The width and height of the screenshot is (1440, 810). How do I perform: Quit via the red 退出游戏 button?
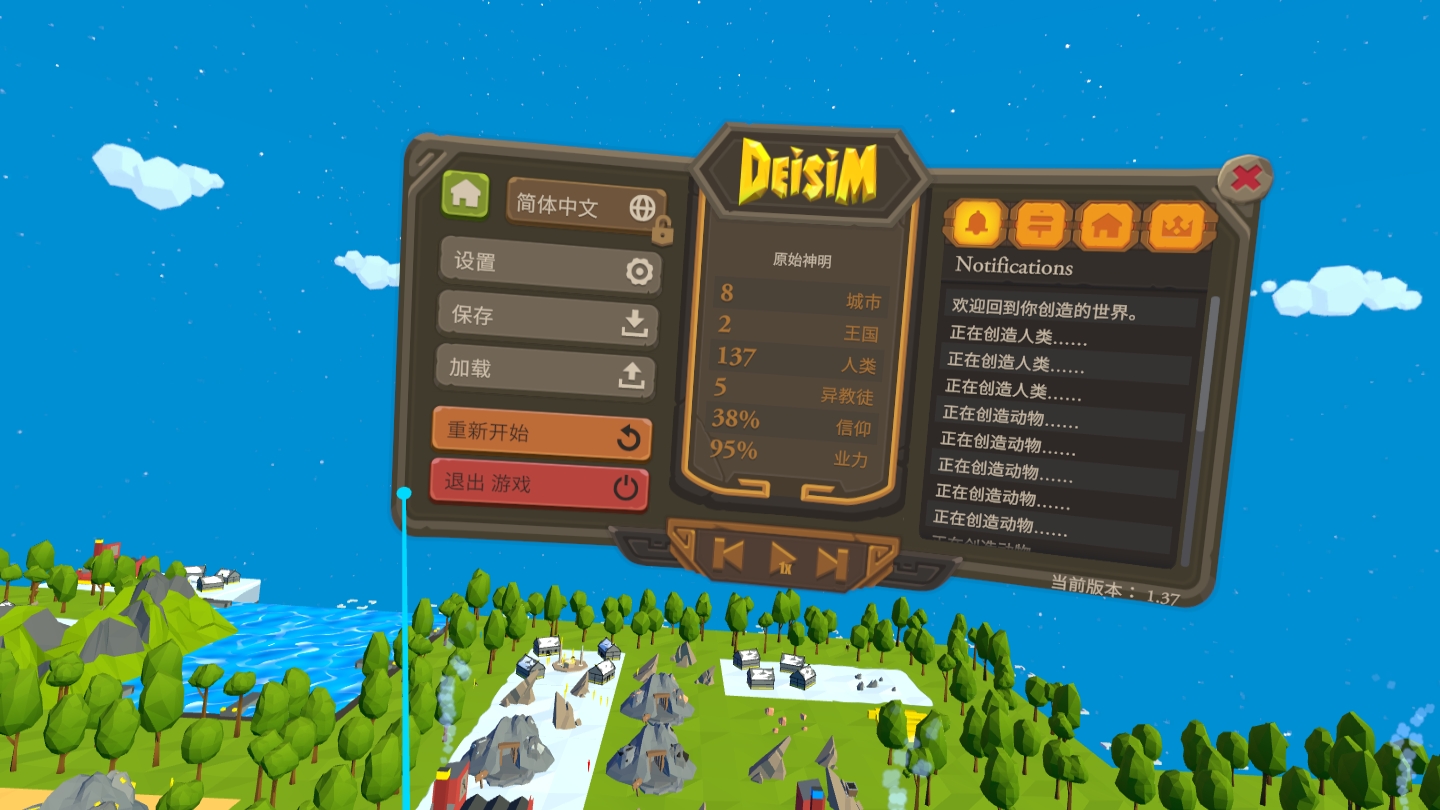[x=539, y=485]
